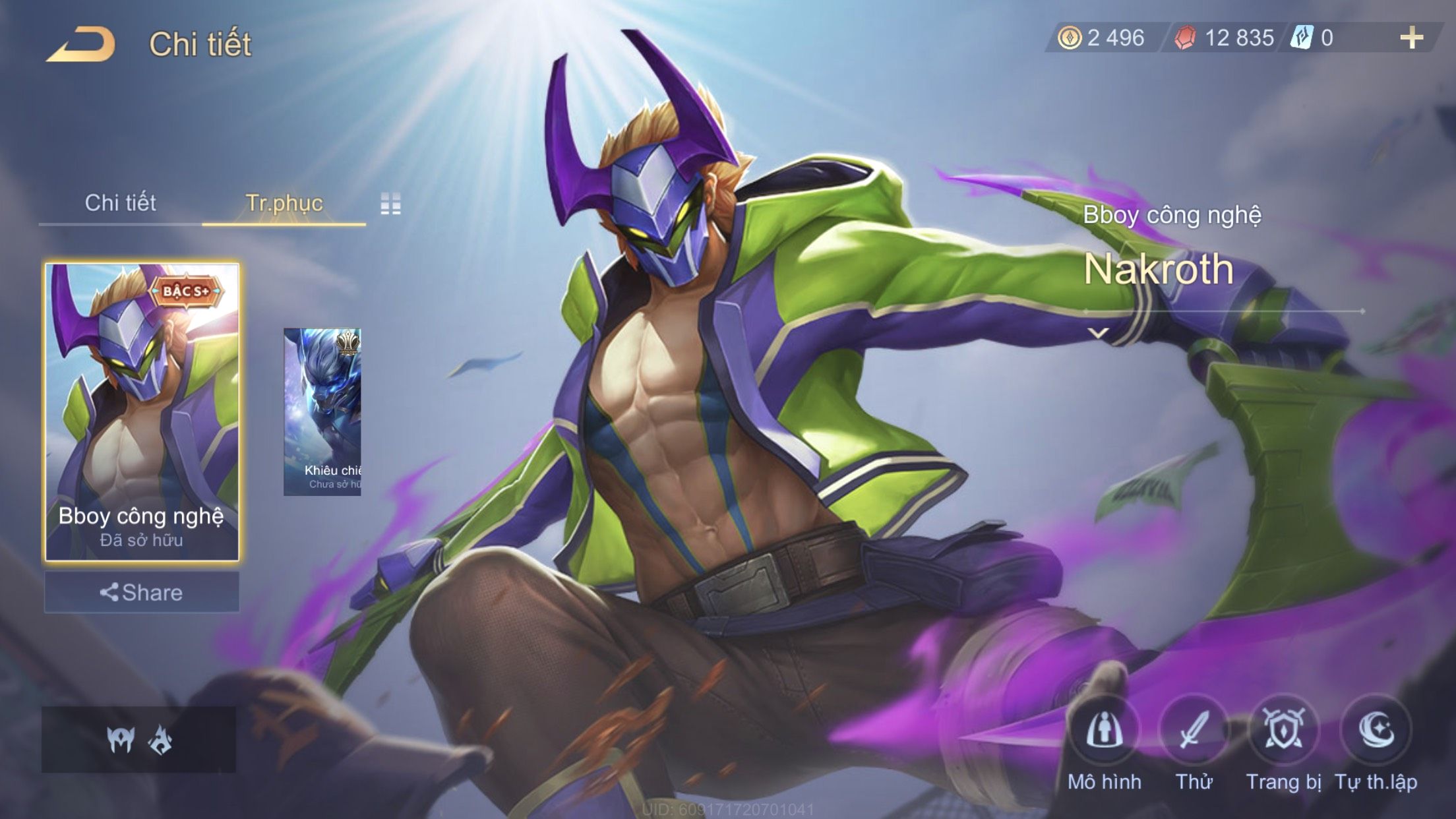Open the Tr.phục skins tab
This screenshot has height=819, width=1456.
pos(284,202)
